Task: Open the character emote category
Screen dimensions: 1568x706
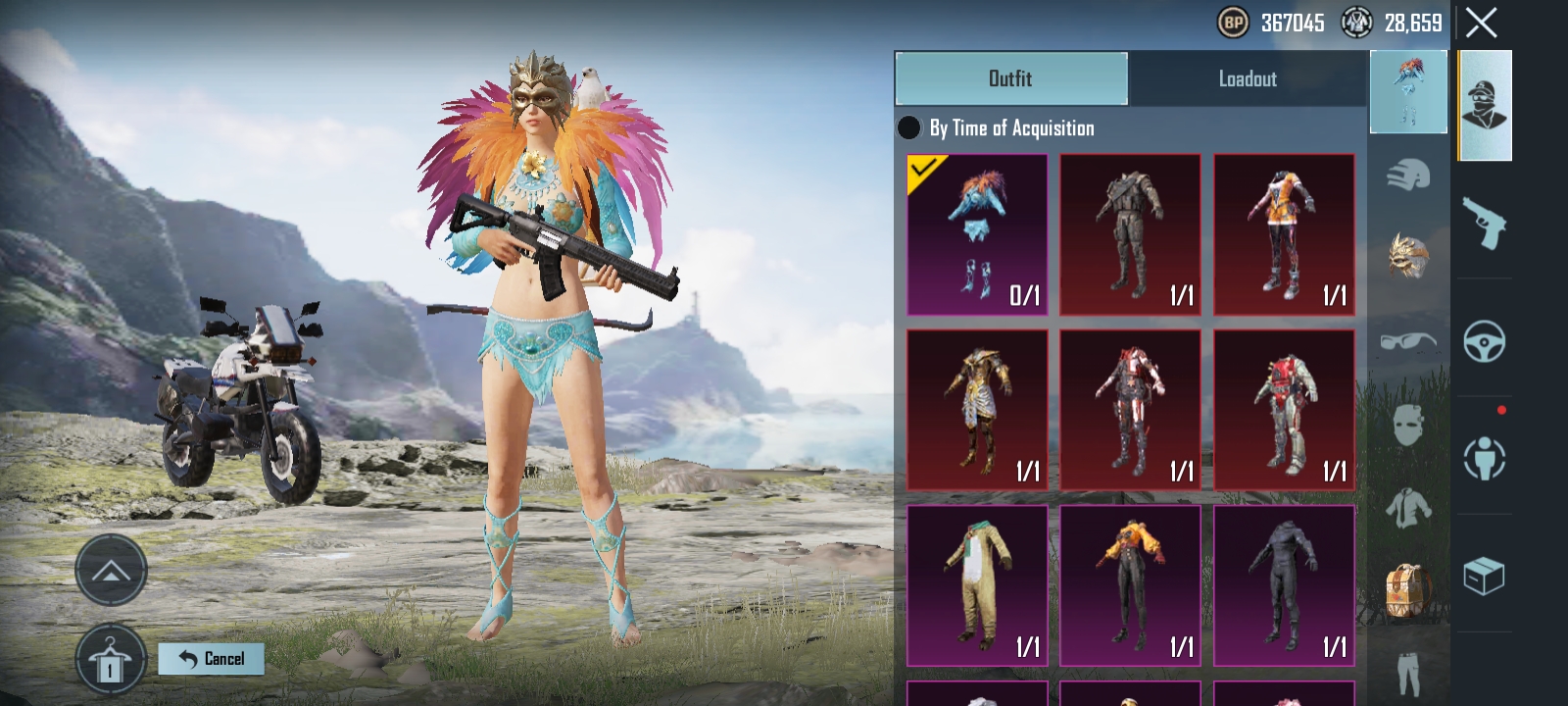Action: coord(1484,458)
